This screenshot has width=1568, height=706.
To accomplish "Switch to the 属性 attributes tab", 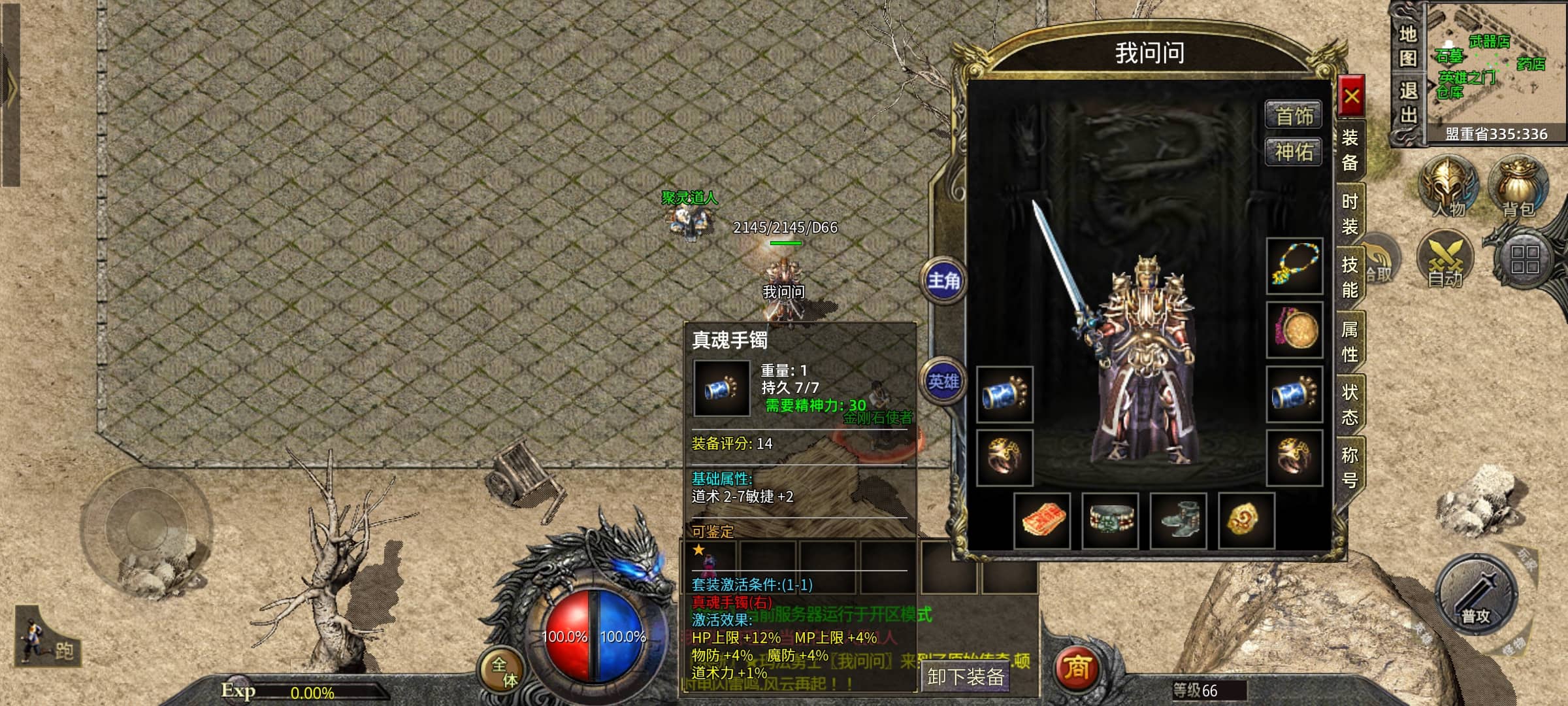I will [1350, 341].
